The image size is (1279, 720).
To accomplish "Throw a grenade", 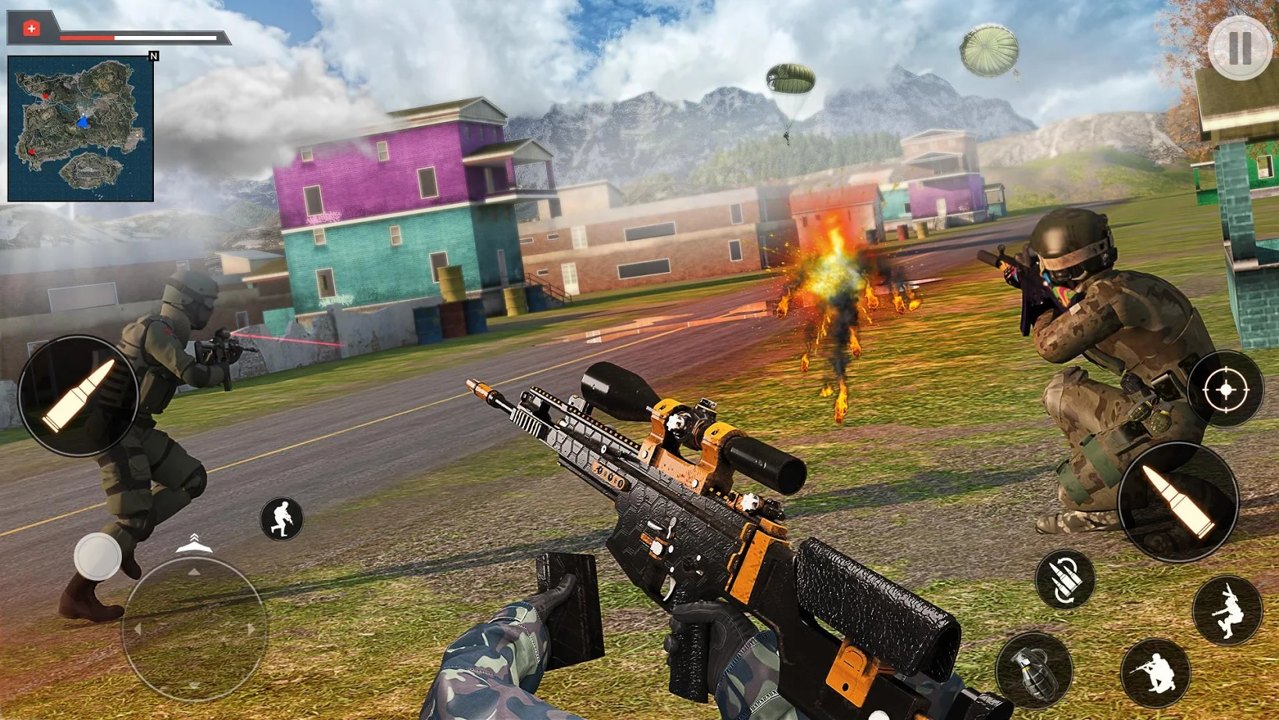I will coord(1033,670).
